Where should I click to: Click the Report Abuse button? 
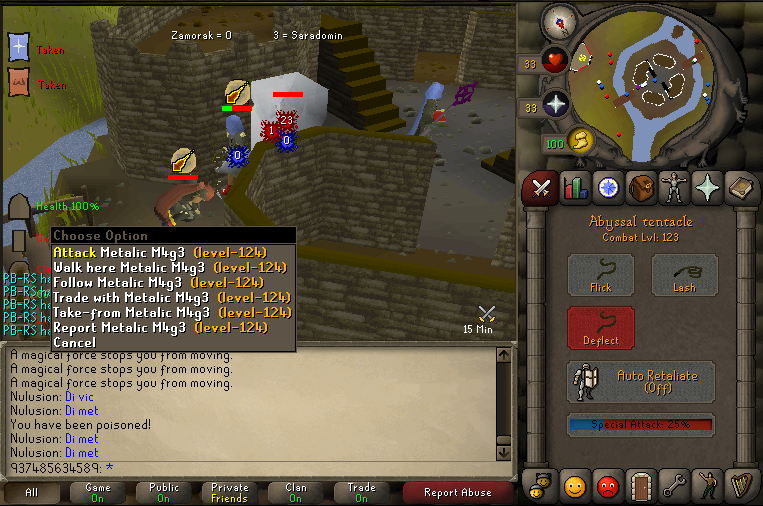pos(457,492)
